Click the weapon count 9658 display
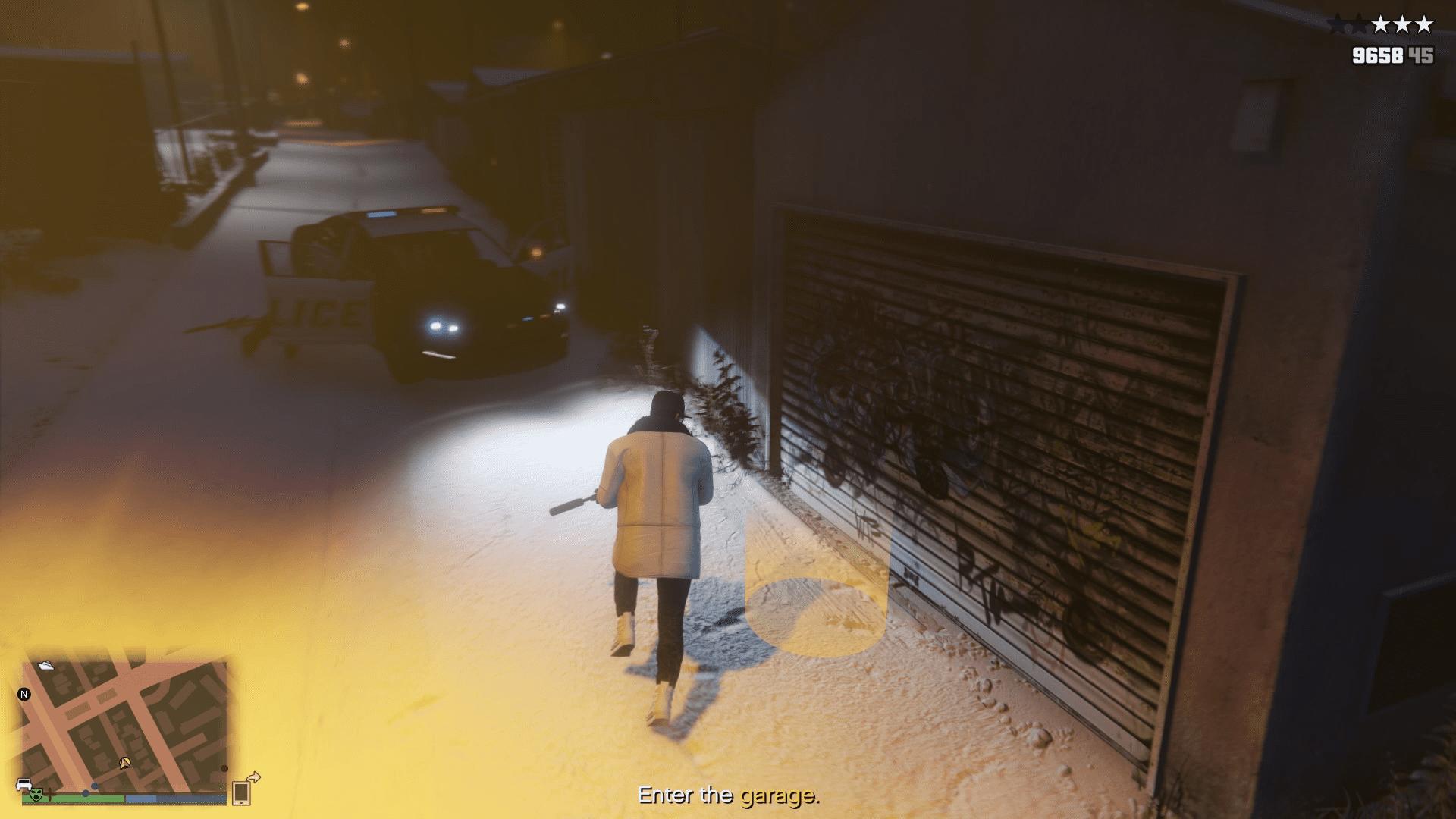 pos(1377,55)
